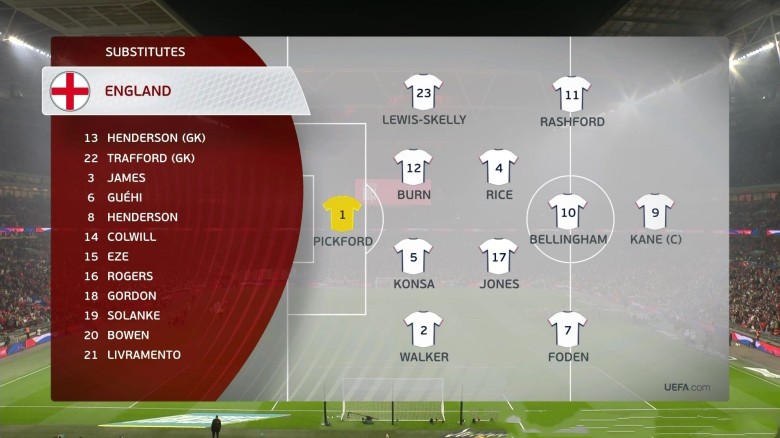Choose Jones's number 17 shirt
This screenshot has height=438, width=780.
(499, 256)
